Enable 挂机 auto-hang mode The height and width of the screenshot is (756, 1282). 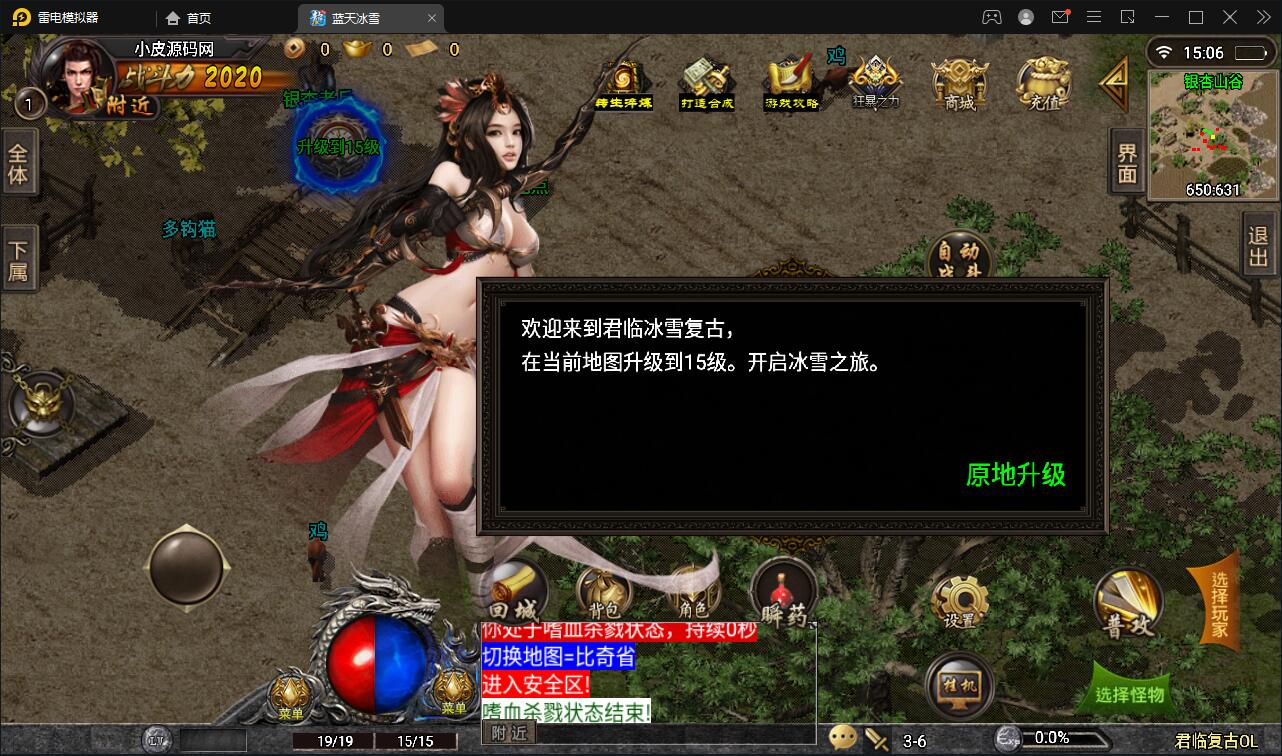(x=960, y=686)
